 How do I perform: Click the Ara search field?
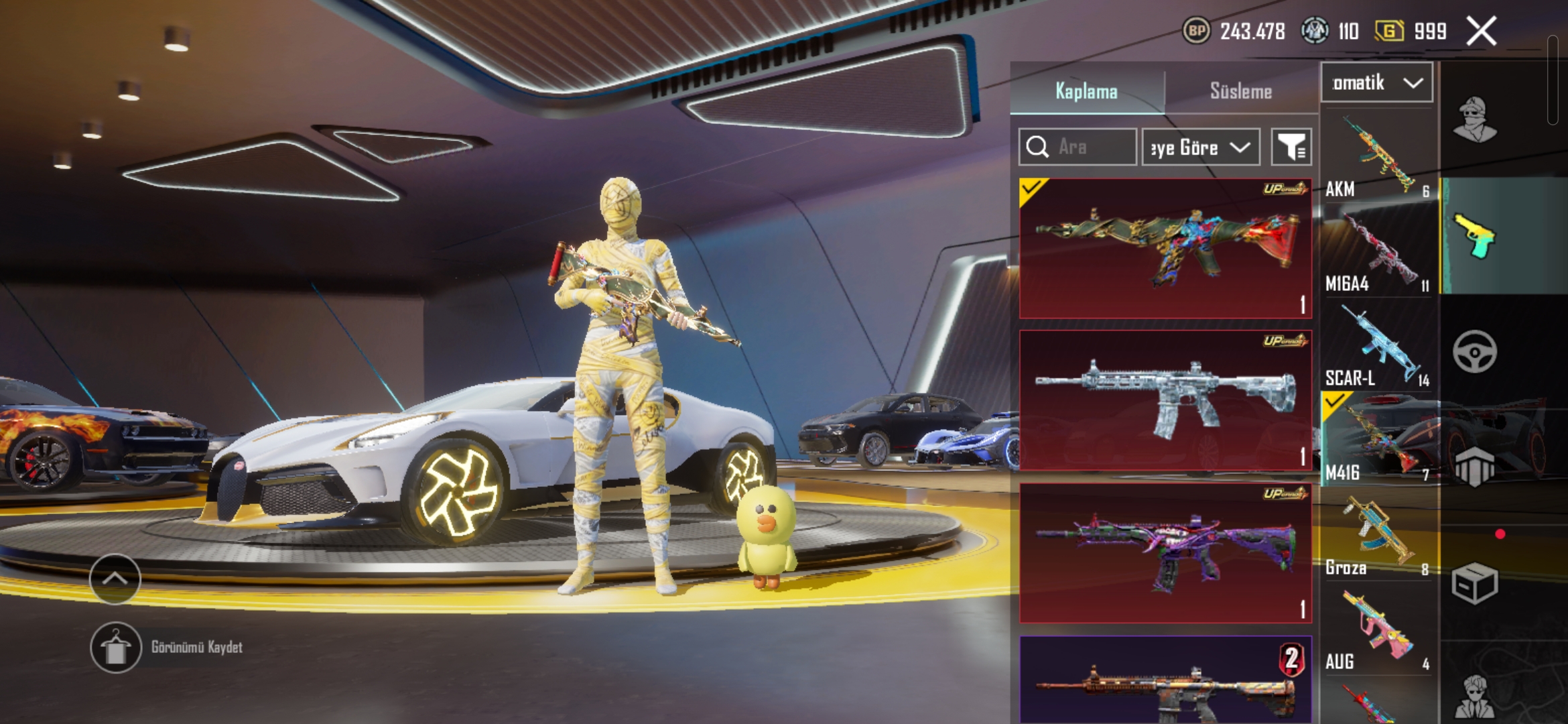(1077, 147)
